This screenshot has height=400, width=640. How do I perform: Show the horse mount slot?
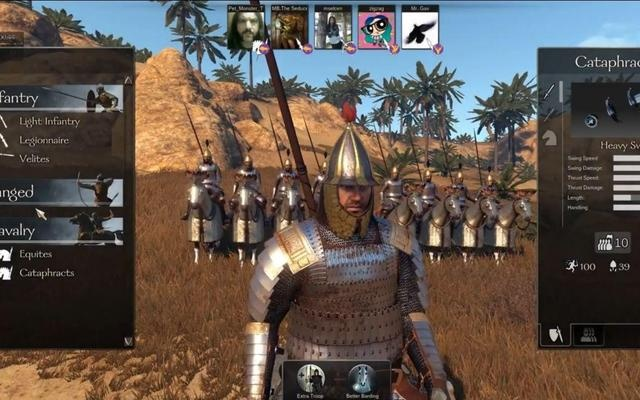pos(549,139)
